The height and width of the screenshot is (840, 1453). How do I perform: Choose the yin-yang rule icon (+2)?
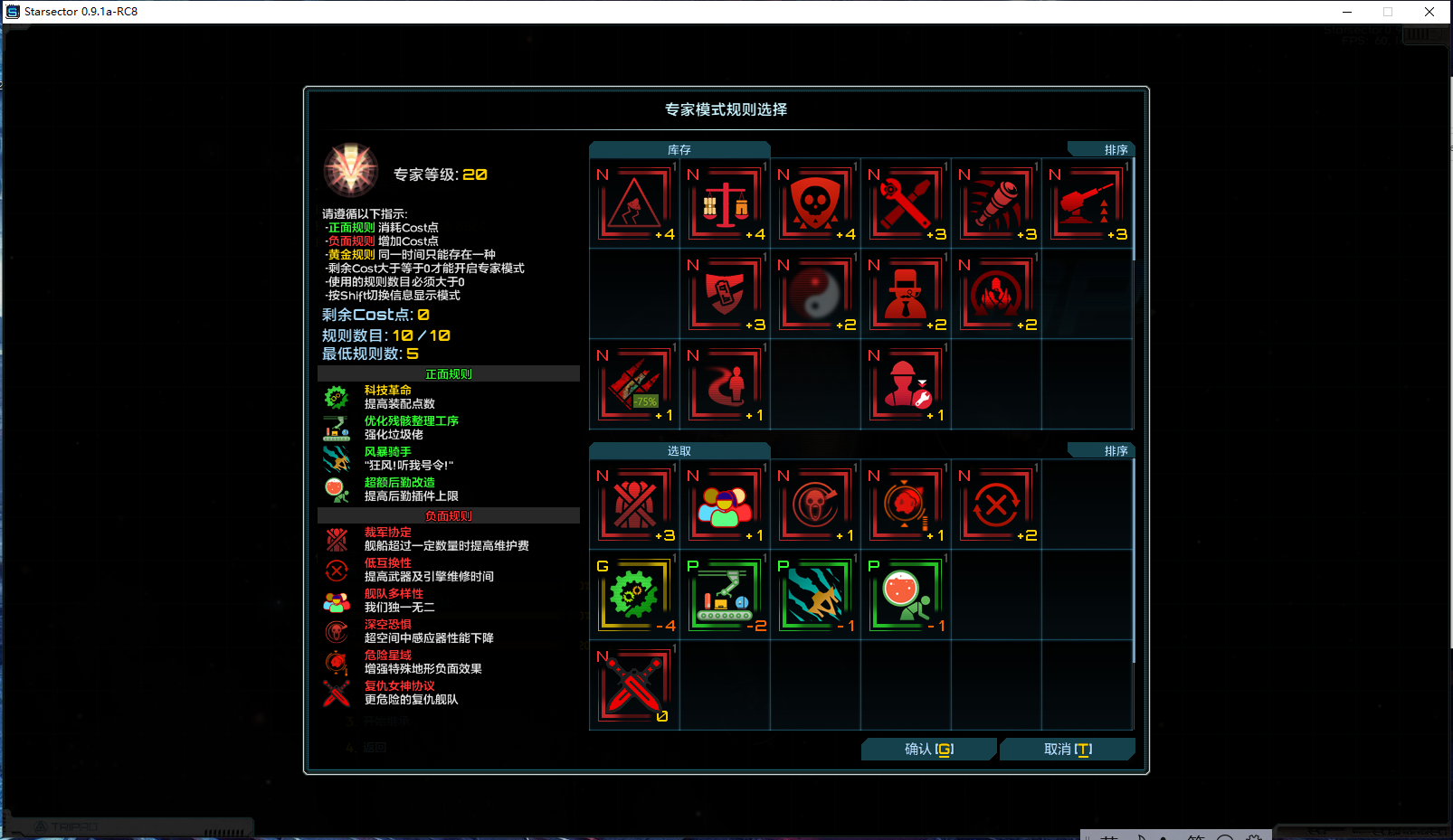(815, 294)
